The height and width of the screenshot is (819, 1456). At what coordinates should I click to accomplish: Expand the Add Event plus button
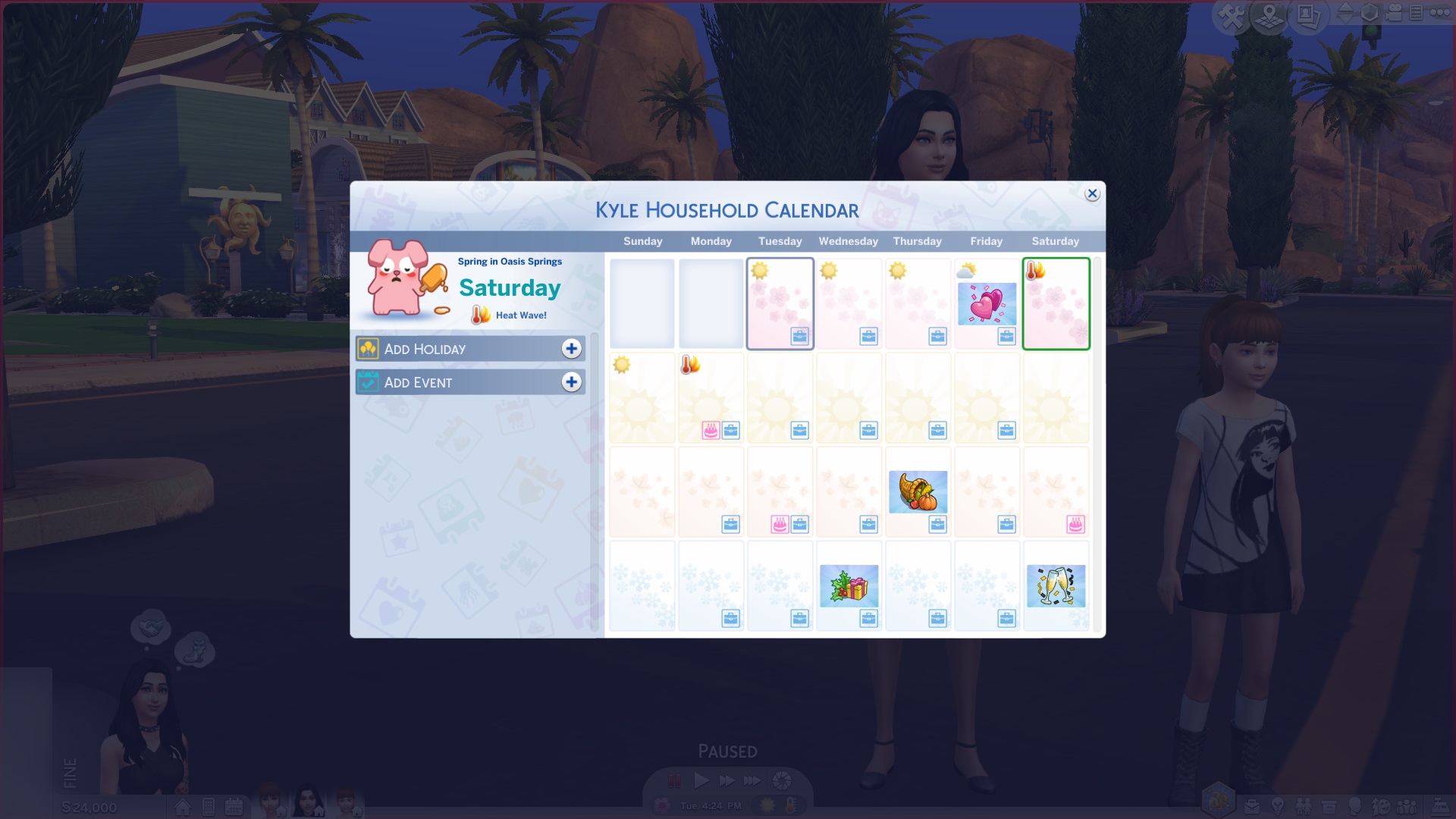(x=573, y=382)
